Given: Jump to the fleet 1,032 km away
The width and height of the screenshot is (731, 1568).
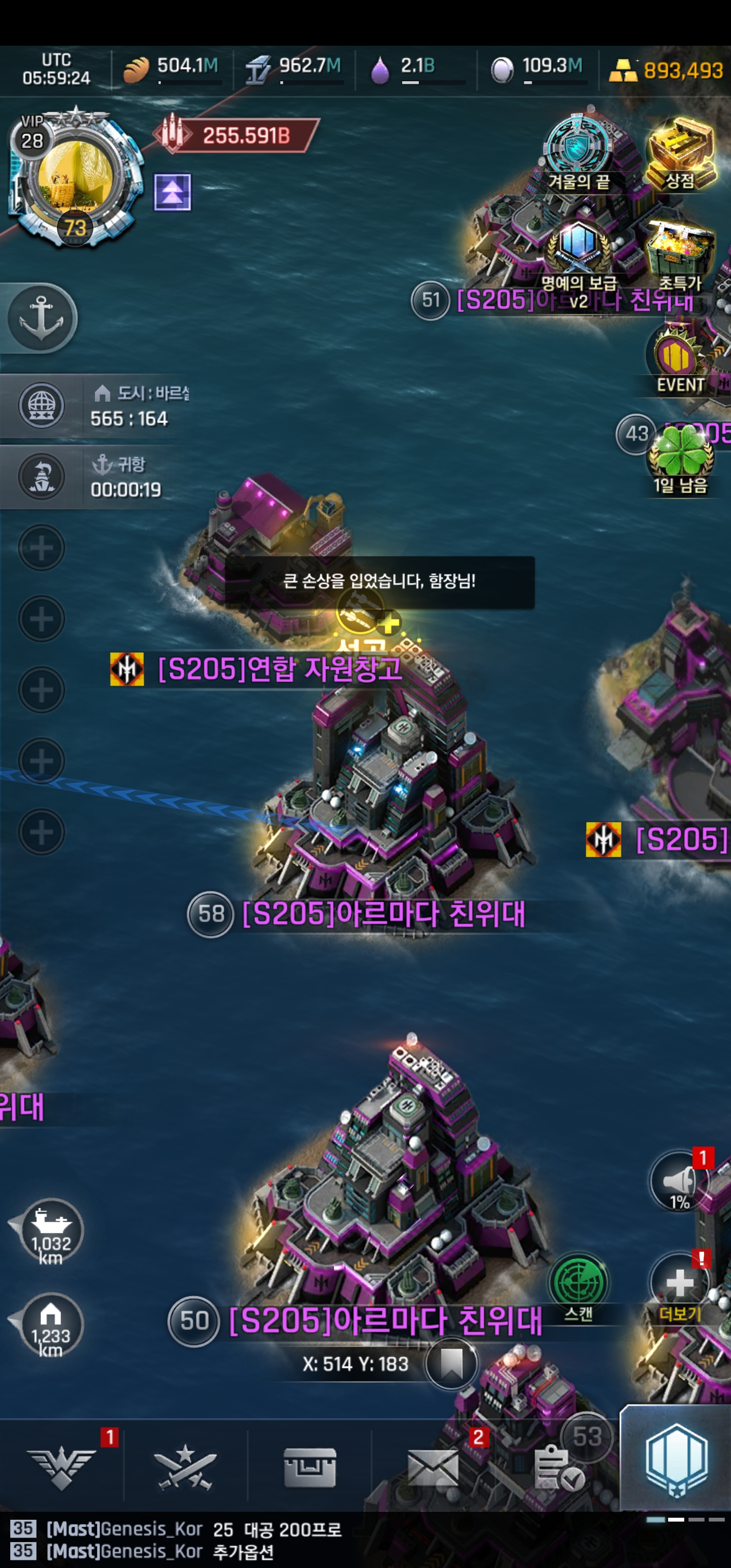Looking at the screenshot, I should [51, 1231].
